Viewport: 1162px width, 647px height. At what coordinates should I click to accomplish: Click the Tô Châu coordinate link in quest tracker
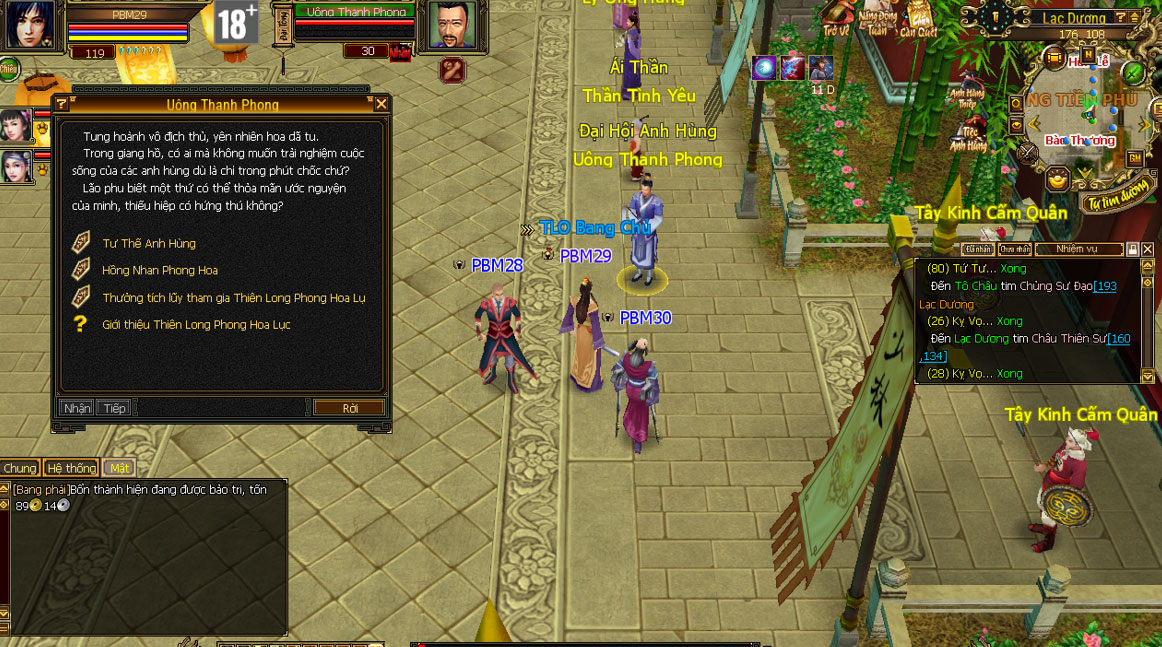click(x=1105, y=286)
